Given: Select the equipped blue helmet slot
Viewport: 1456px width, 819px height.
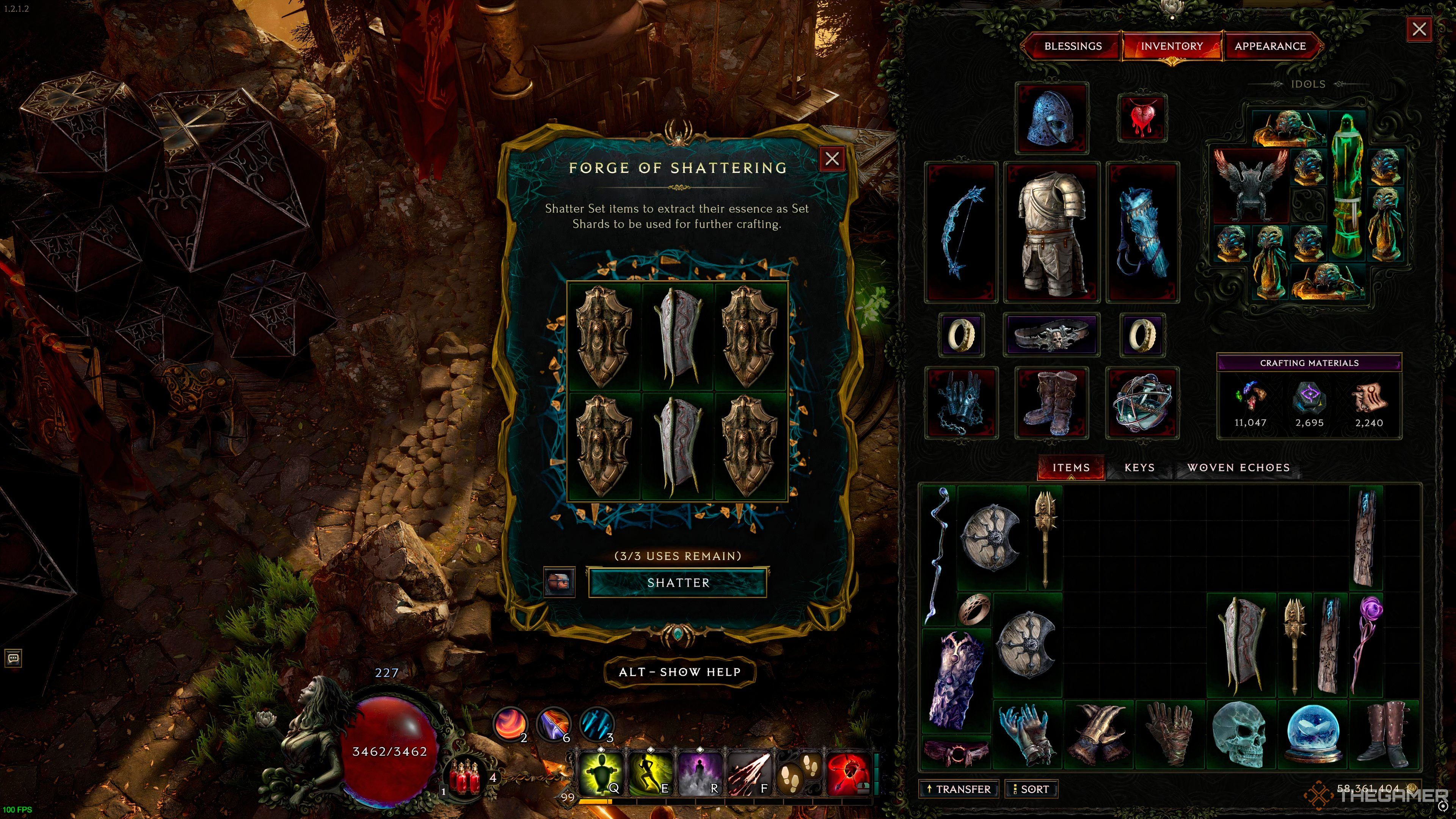Looking at the screenshot, I should coord(1051,118).
